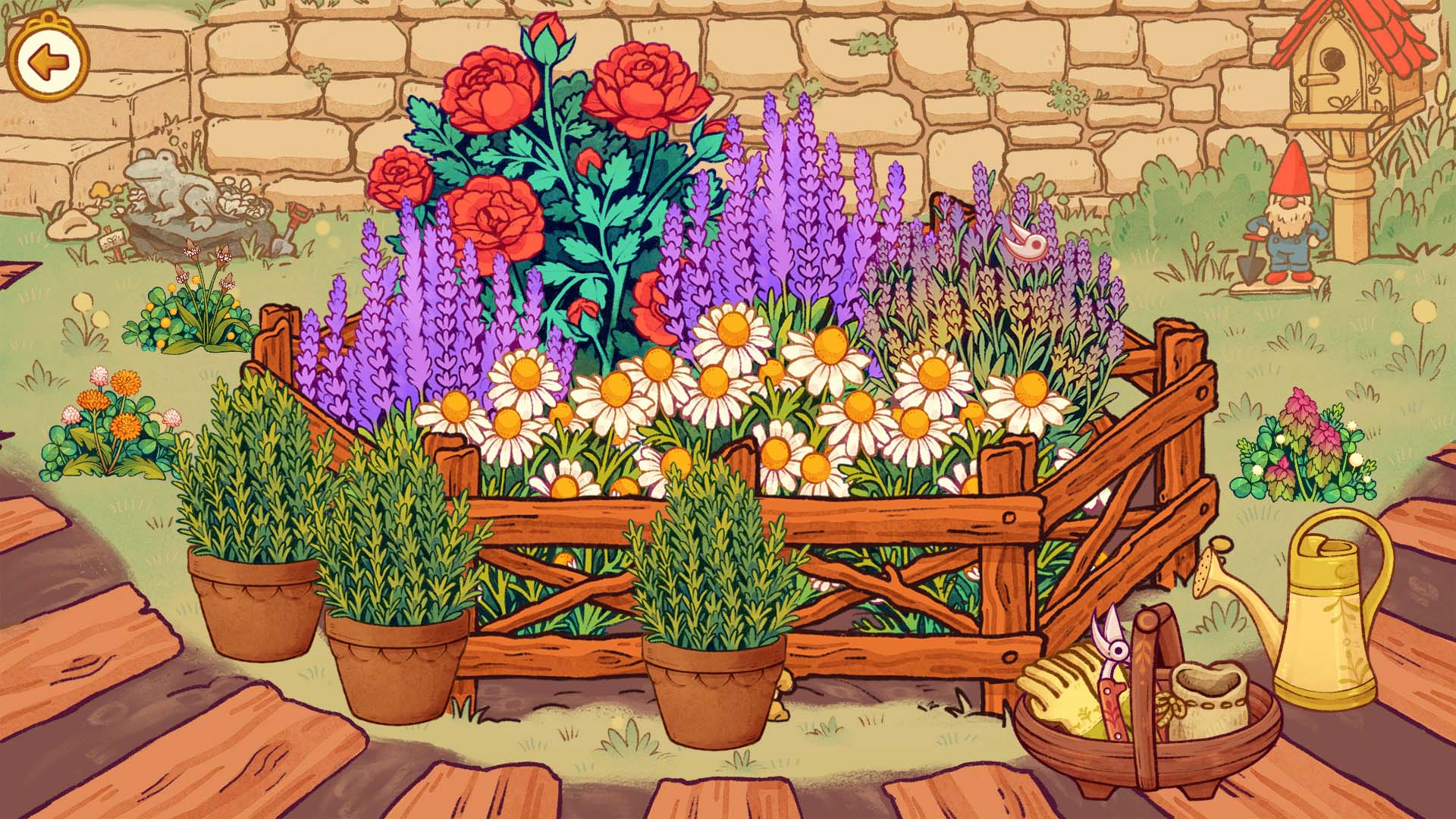
Task: Select the red rose bush
Action: 554,152
